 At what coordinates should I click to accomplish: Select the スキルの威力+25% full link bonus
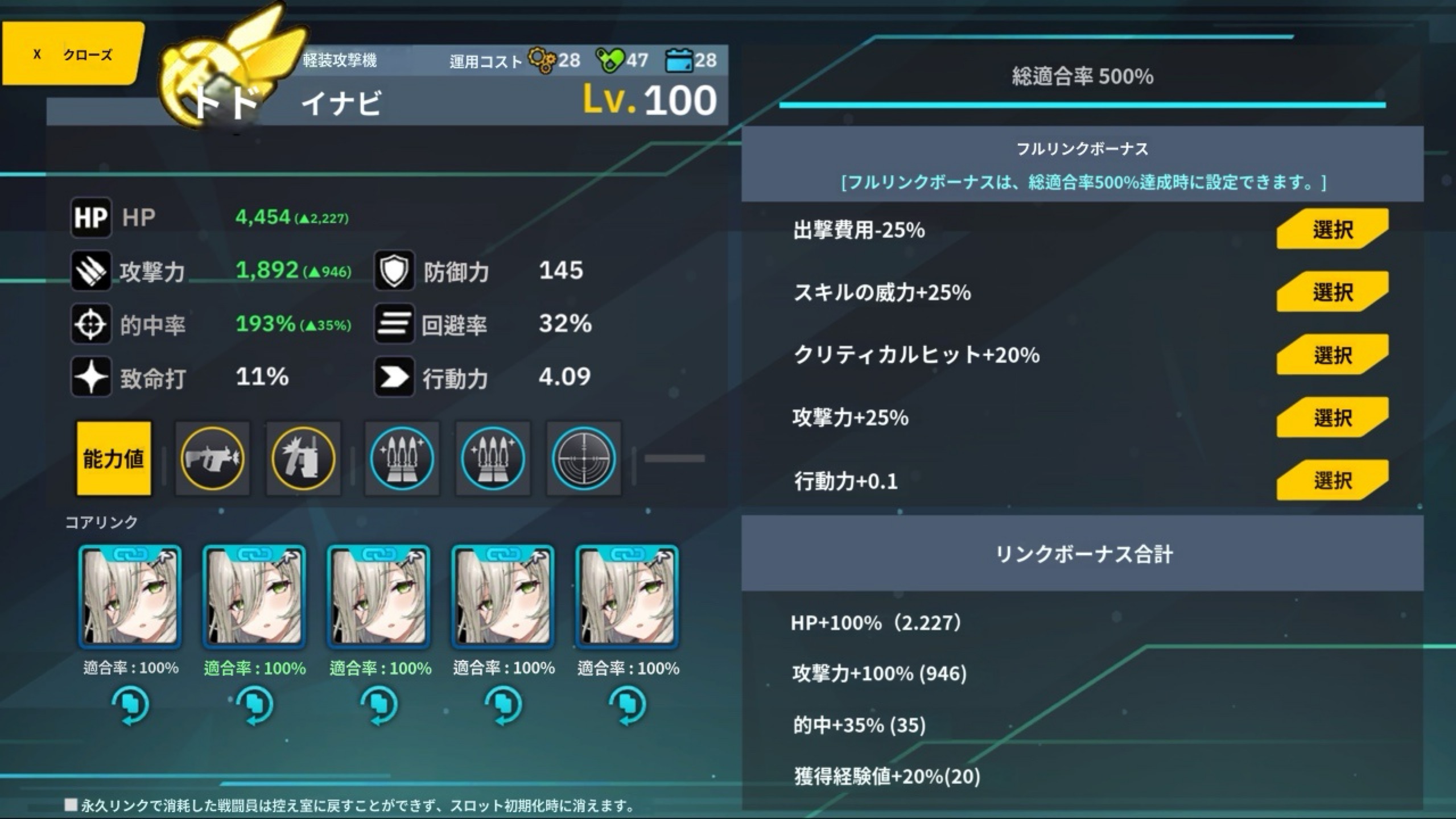[x=1332, y=292]
